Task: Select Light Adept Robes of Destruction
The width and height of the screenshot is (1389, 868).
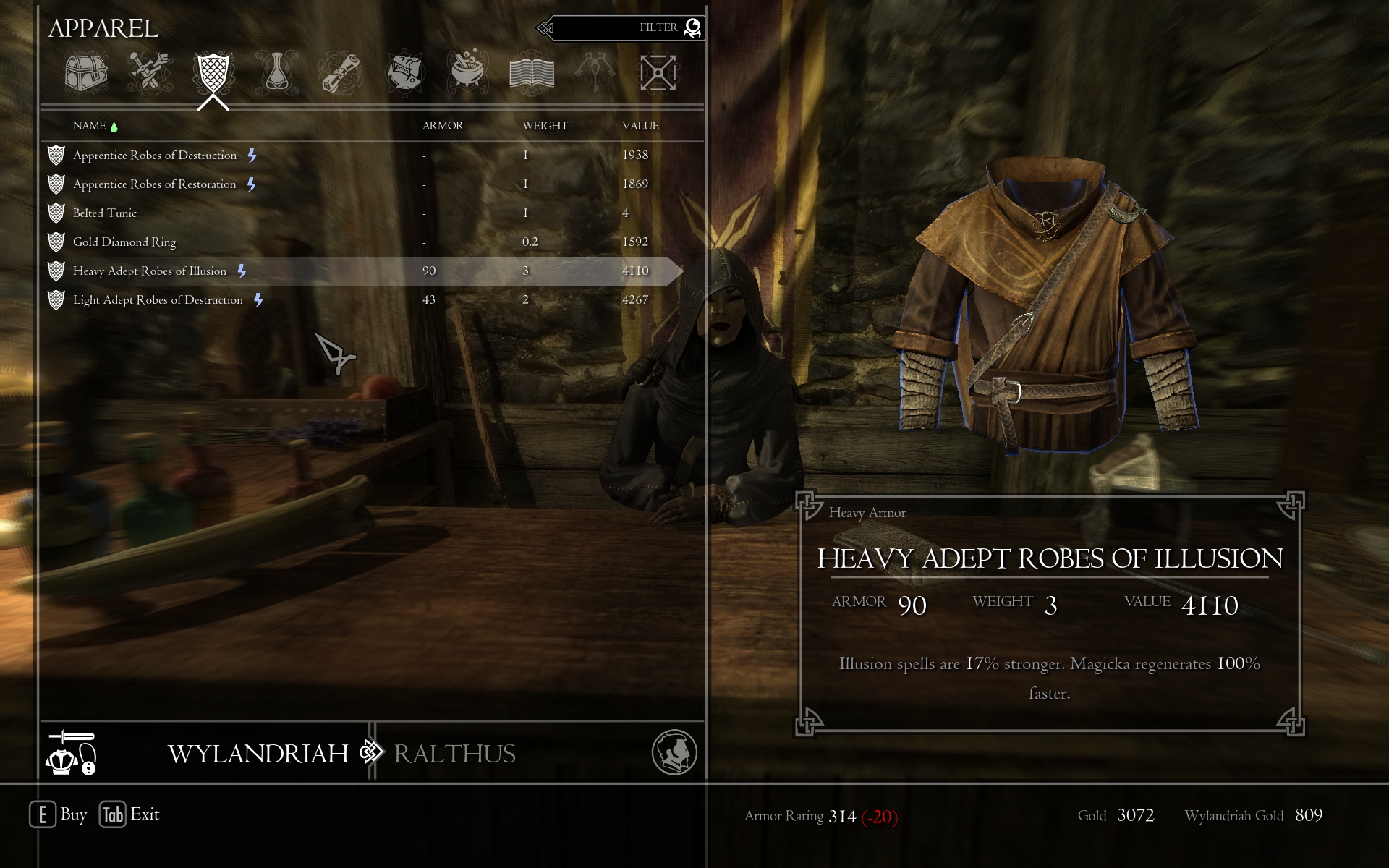Action: (x=158, y=300)
